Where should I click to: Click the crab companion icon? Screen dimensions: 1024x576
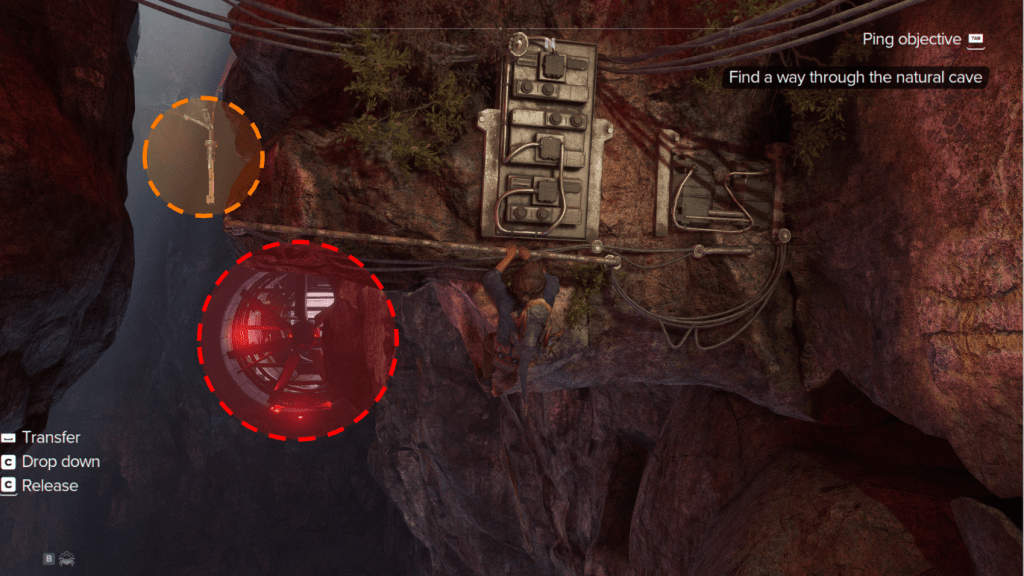pyautogui.click(x=67, y=559)
